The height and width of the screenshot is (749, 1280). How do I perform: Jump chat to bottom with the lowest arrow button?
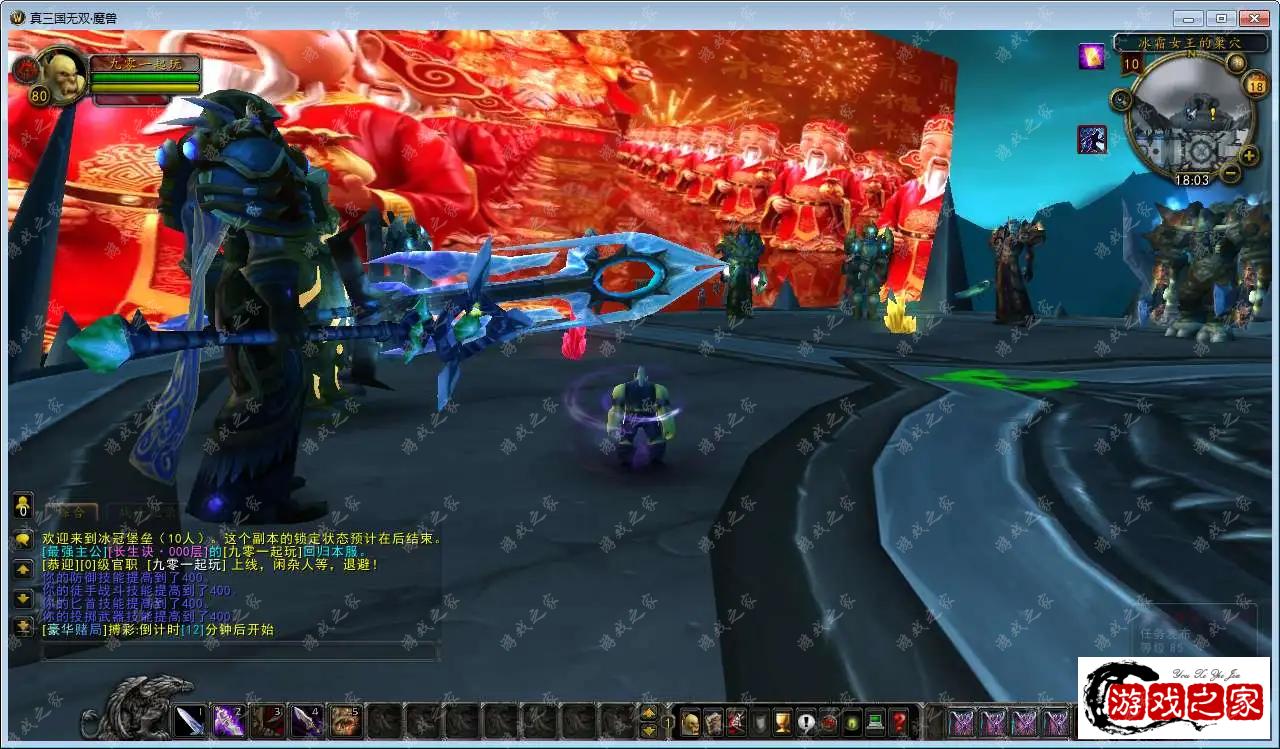pos(23,627)
